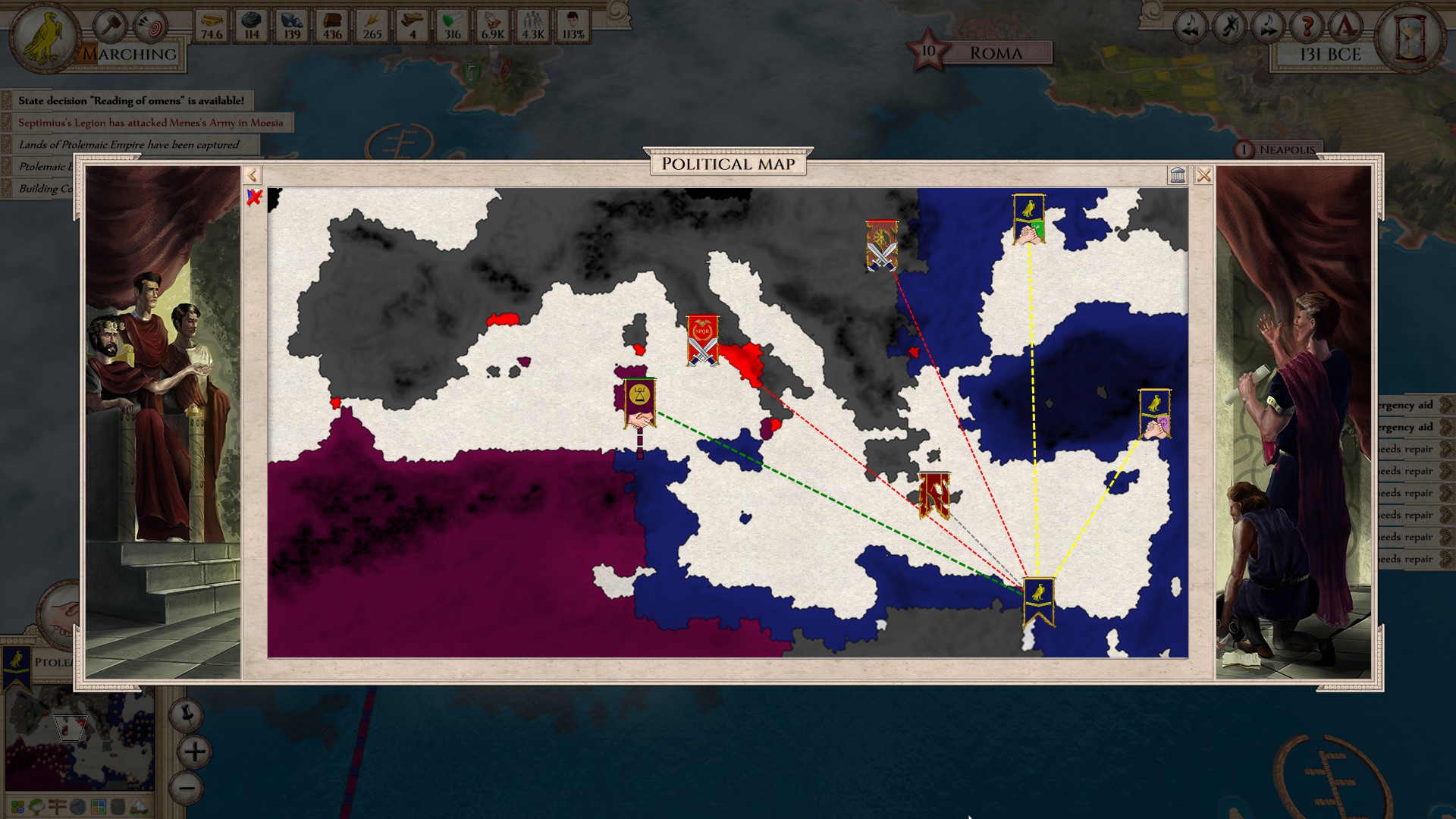This screenshot has width=1456, height=819.
Task: Jump to Roma using the city label
Action: coord(995,53)
